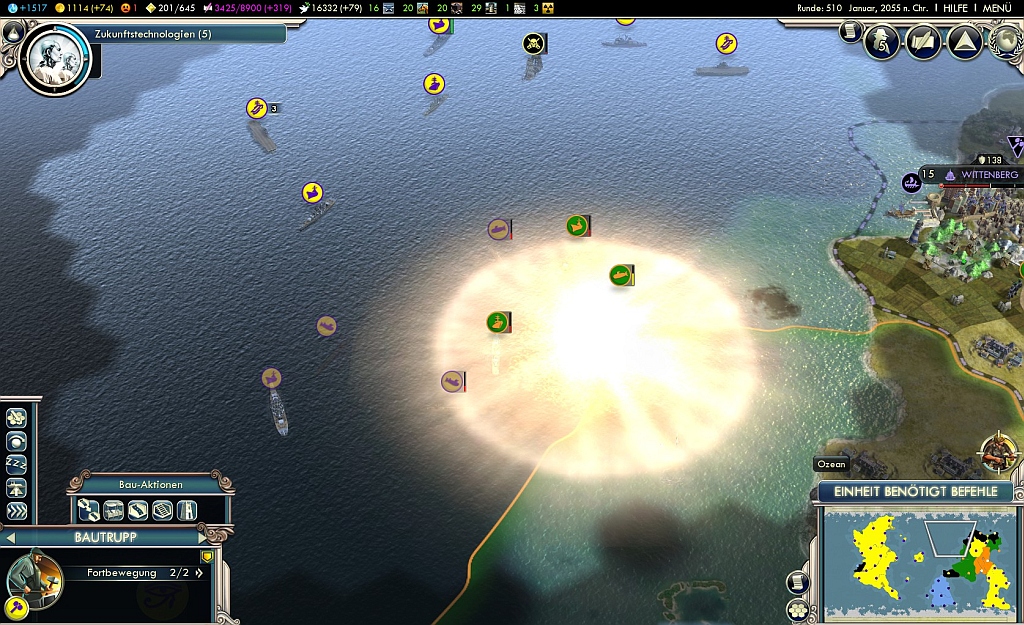Toggle the hex grid button by the minimap

click(x=797, y=609)
